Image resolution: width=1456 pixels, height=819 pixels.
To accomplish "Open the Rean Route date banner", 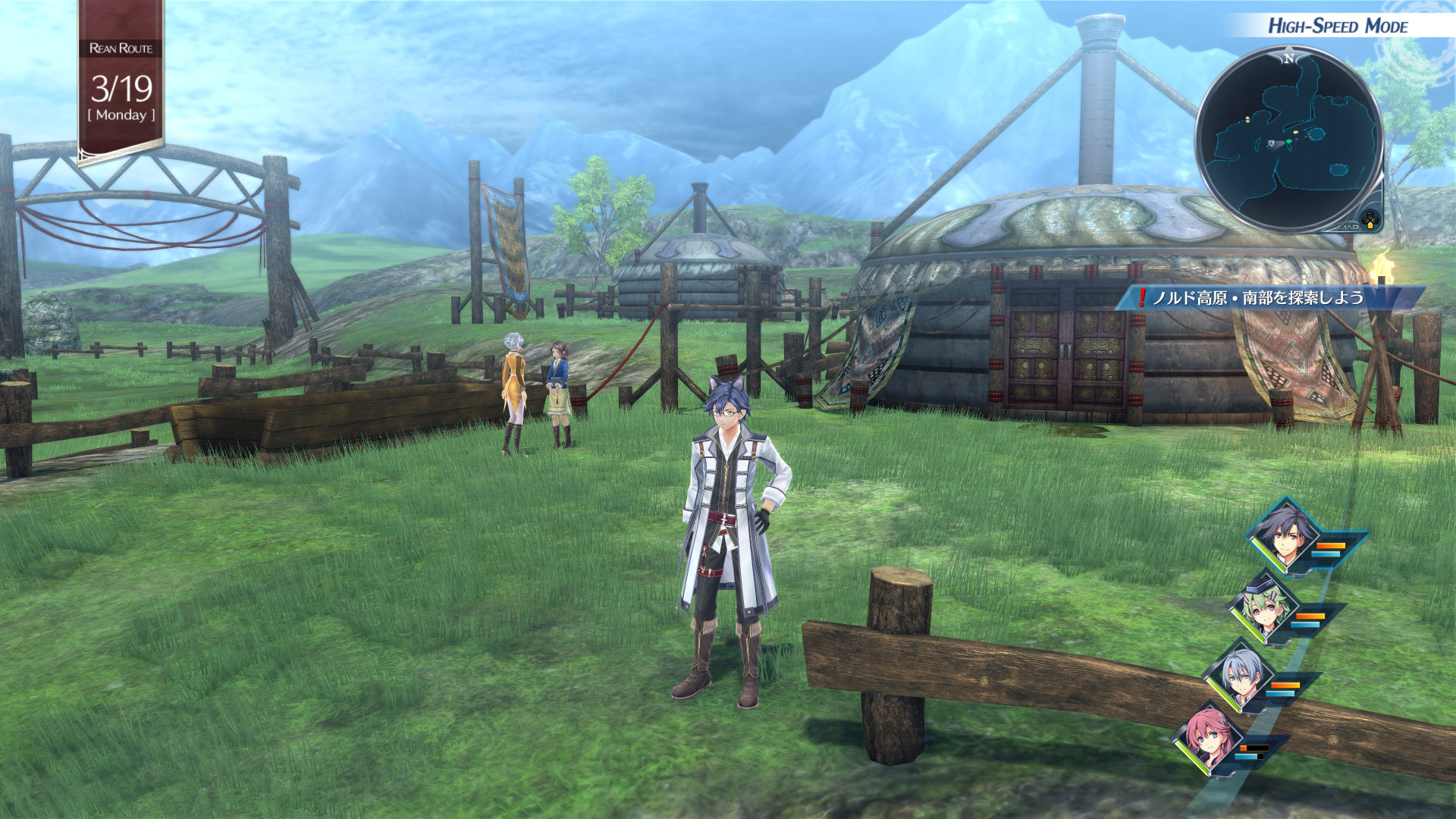I will [x=121, y=83].
